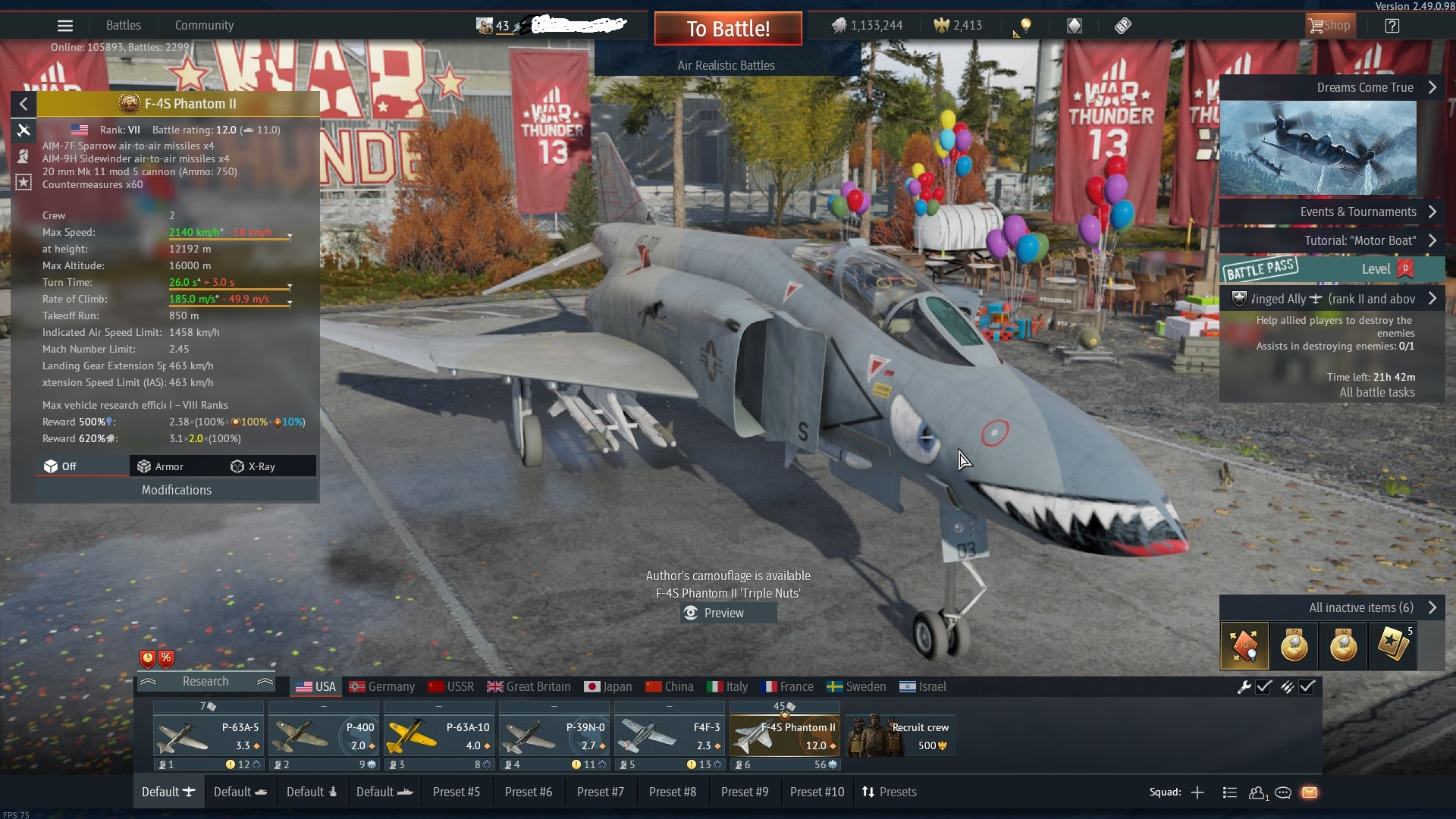Switch to the Sweden nation tab

click(856, 686)
